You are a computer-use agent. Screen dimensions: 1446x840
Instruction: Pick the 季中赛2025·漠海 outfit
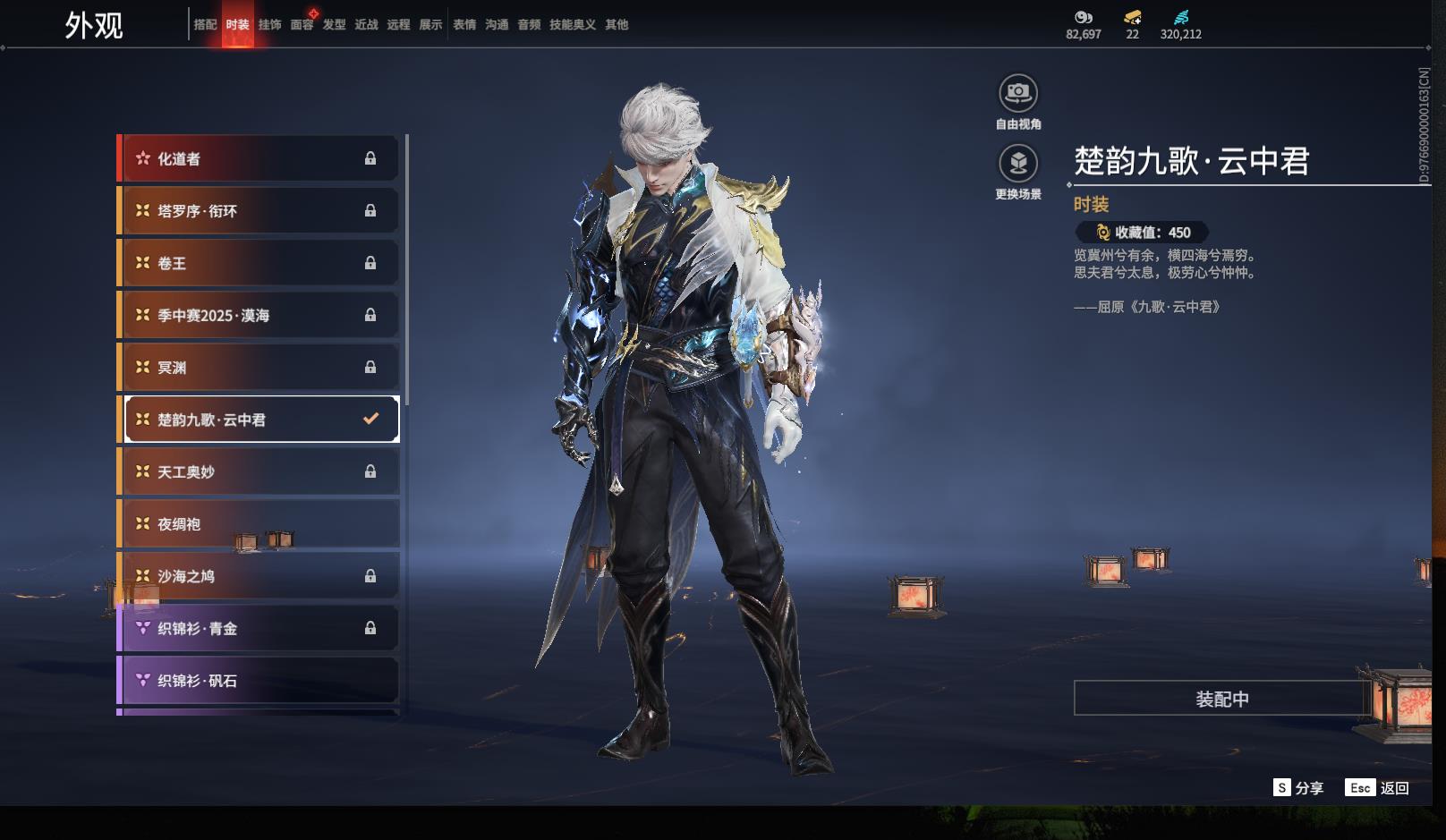pos(259,315)
